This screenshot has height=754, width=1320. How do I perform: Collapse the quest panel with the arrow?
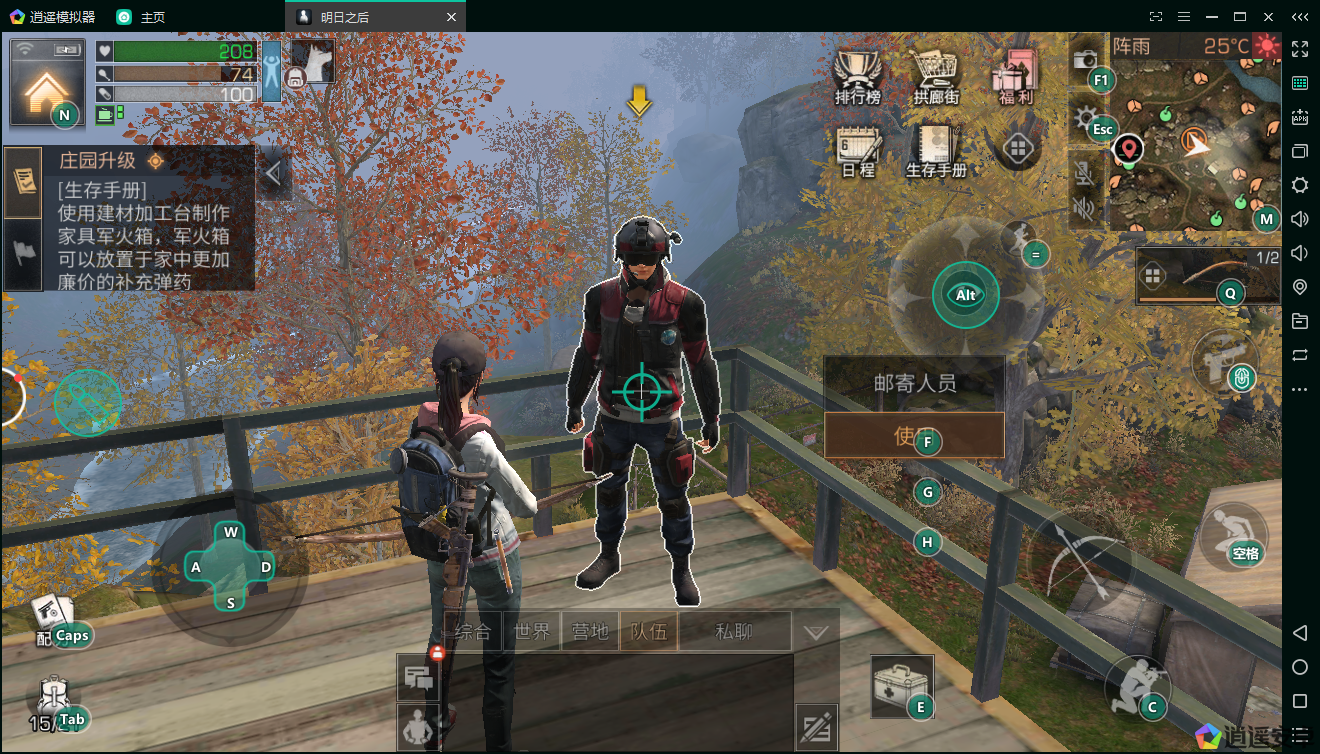(x=272, y=174)
